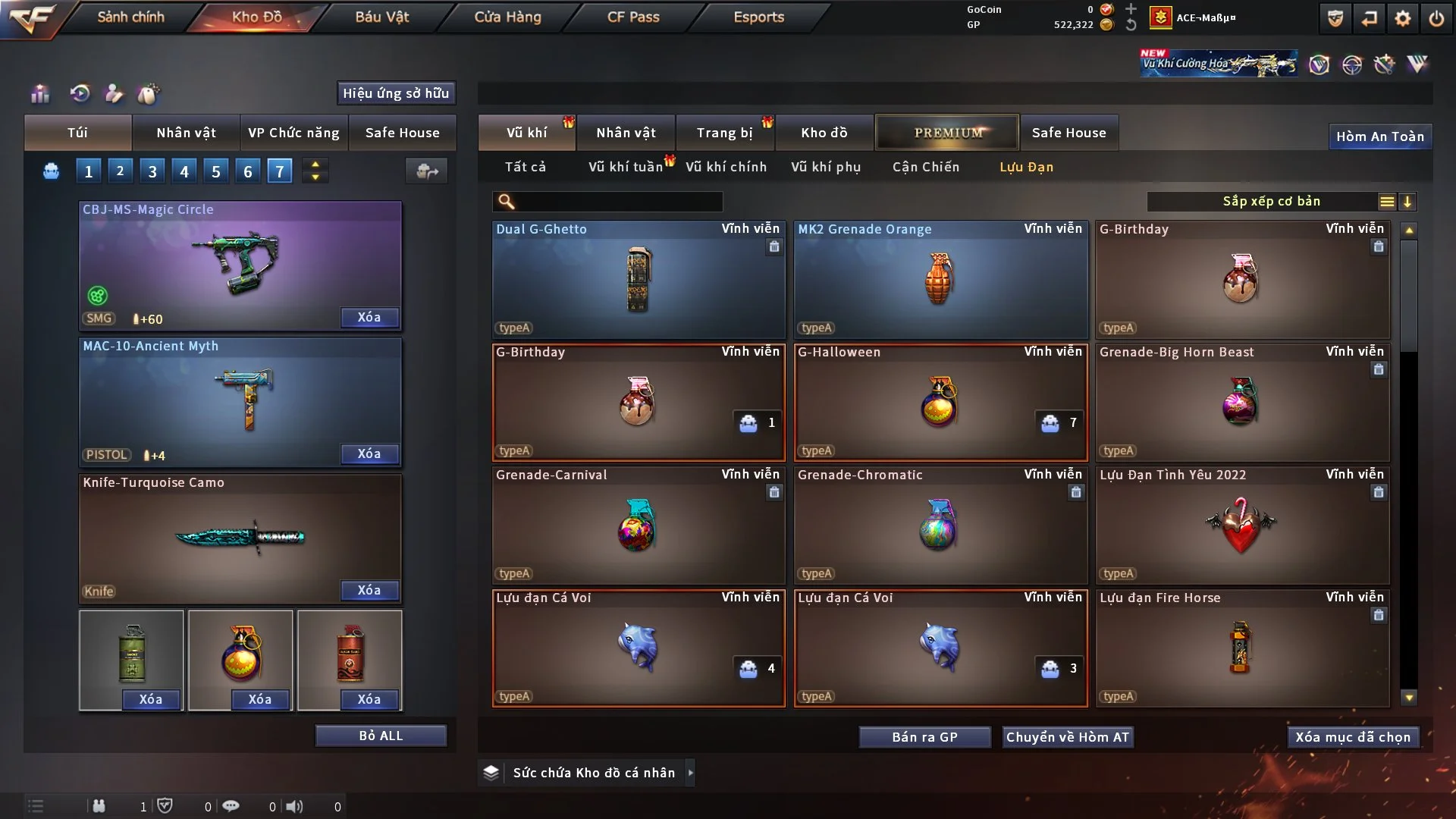Open the Hòm An Toàn safe box

point(1380,136)
